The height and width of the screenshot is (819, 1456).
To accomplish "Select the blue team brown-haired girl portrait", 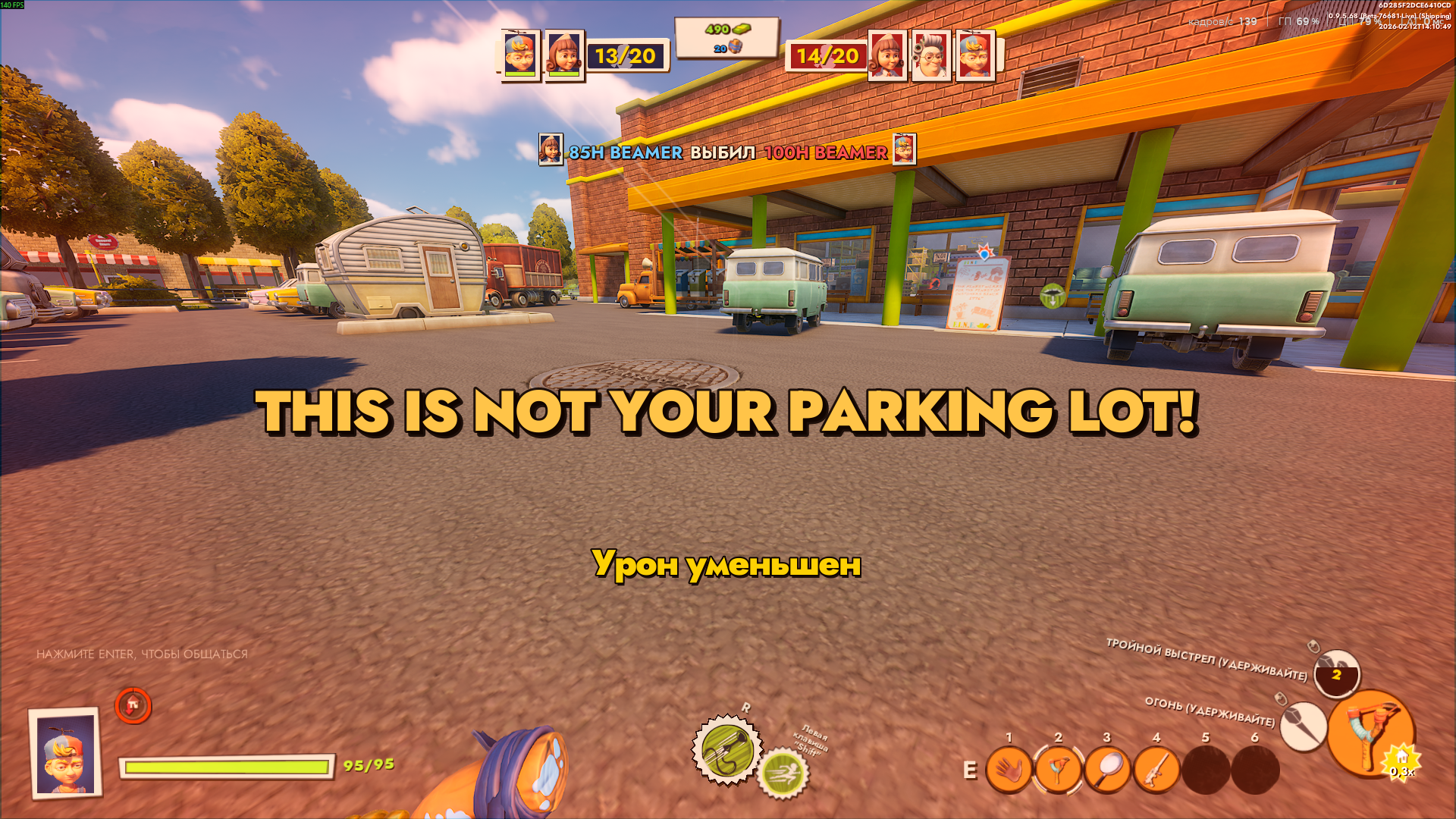I will tap(564, 55).
